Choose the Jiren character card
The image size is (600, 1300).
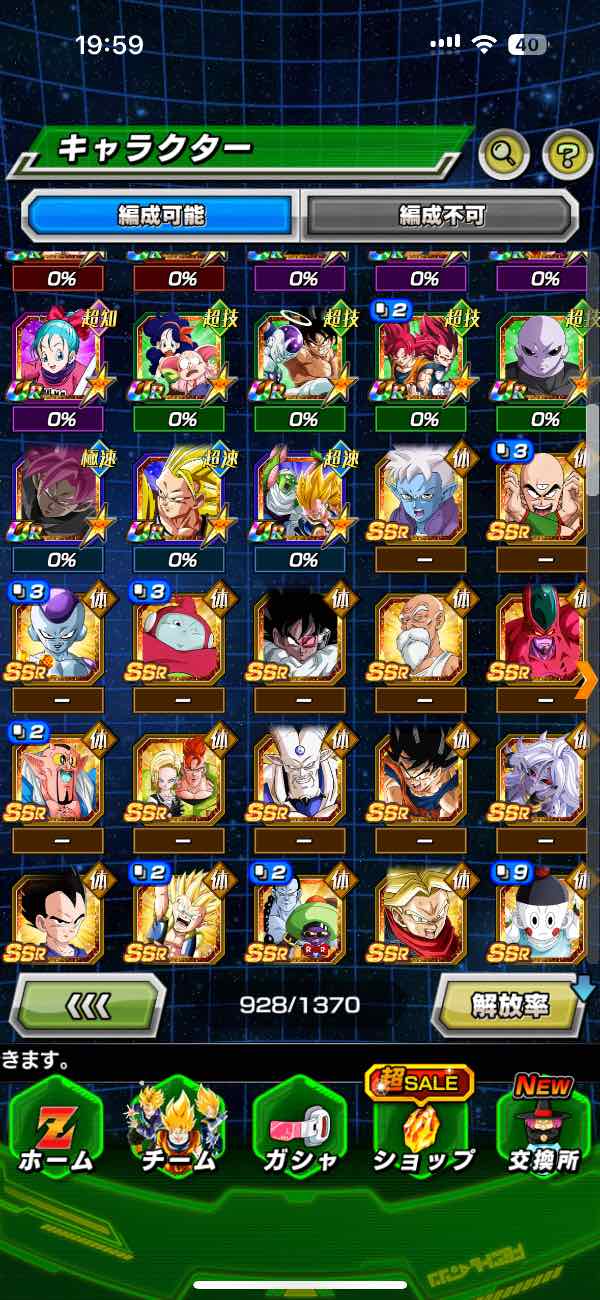(x=545, y=359)
